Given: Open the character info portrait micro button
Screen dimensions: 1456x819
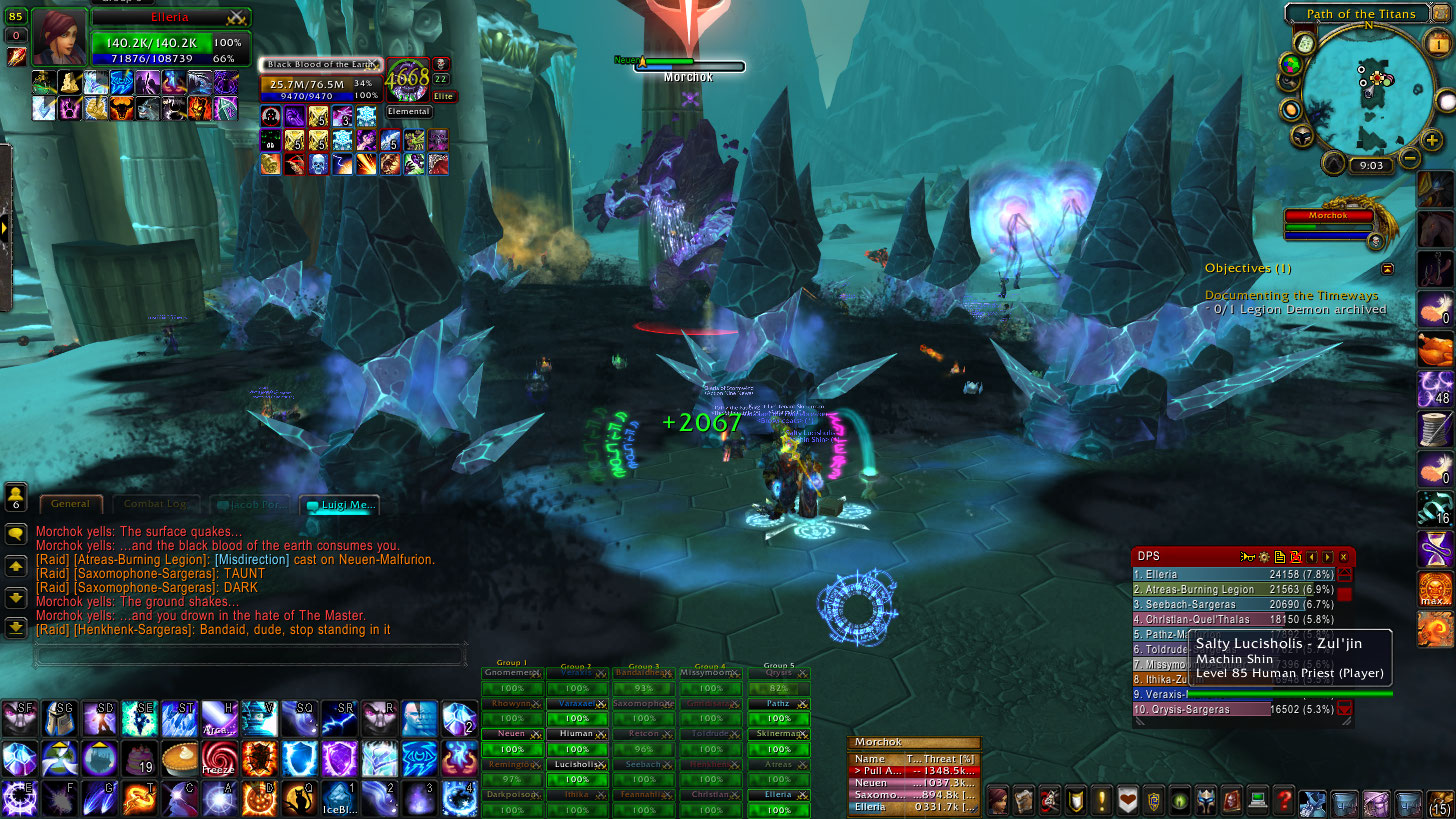Looking at the screenshot, I should [997, 800].
